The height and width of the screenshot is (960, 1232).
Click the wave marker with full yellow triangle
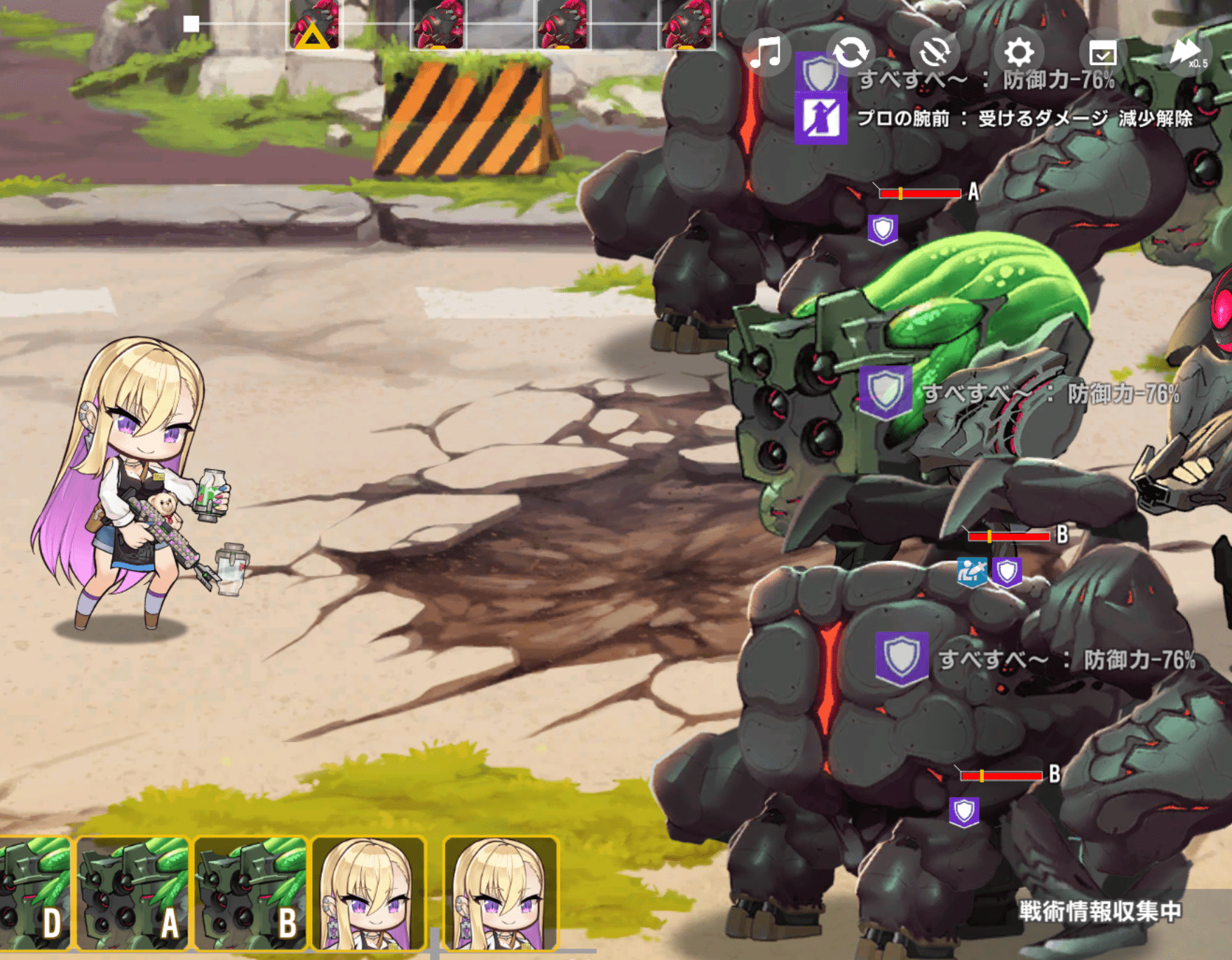coord(313,27)
